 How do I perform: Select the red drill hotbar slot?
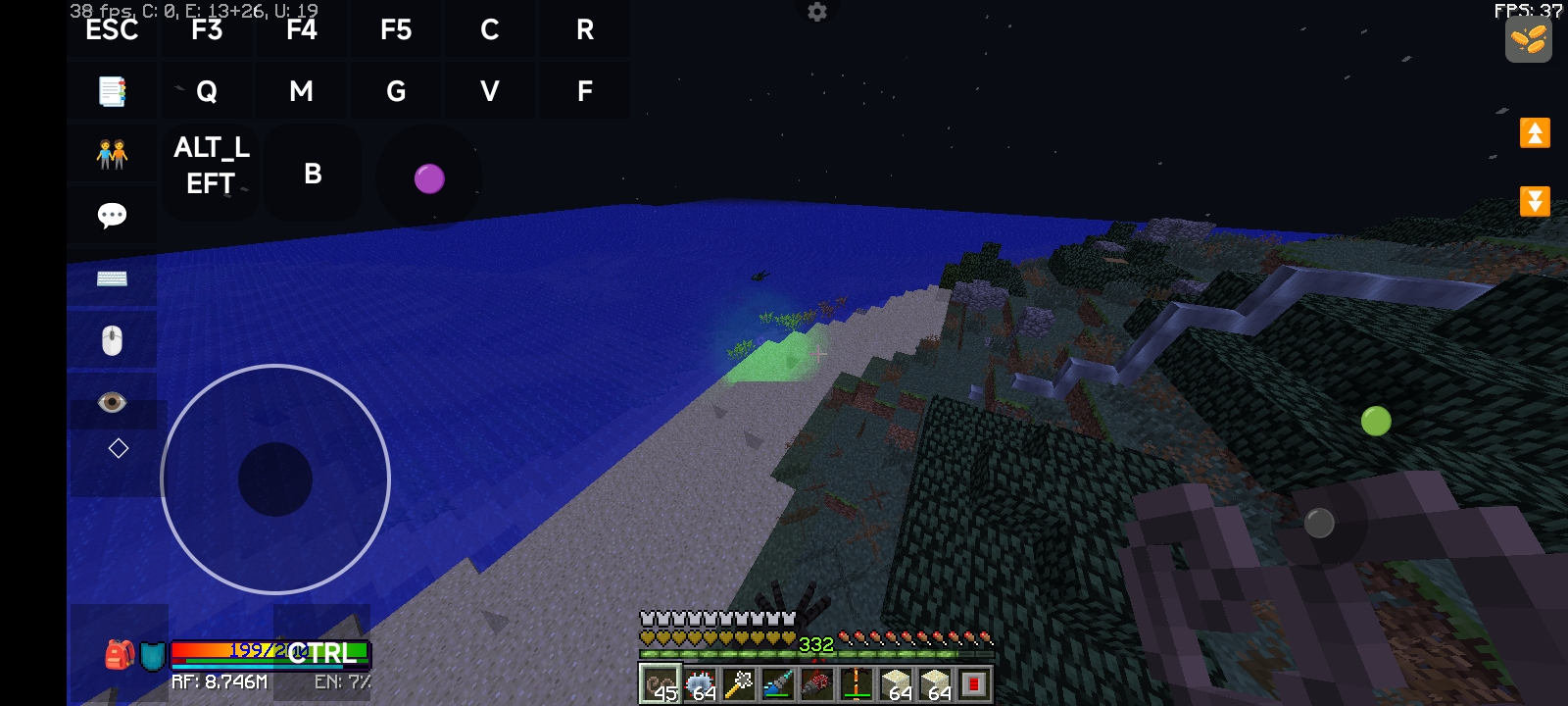coord(816,683)
